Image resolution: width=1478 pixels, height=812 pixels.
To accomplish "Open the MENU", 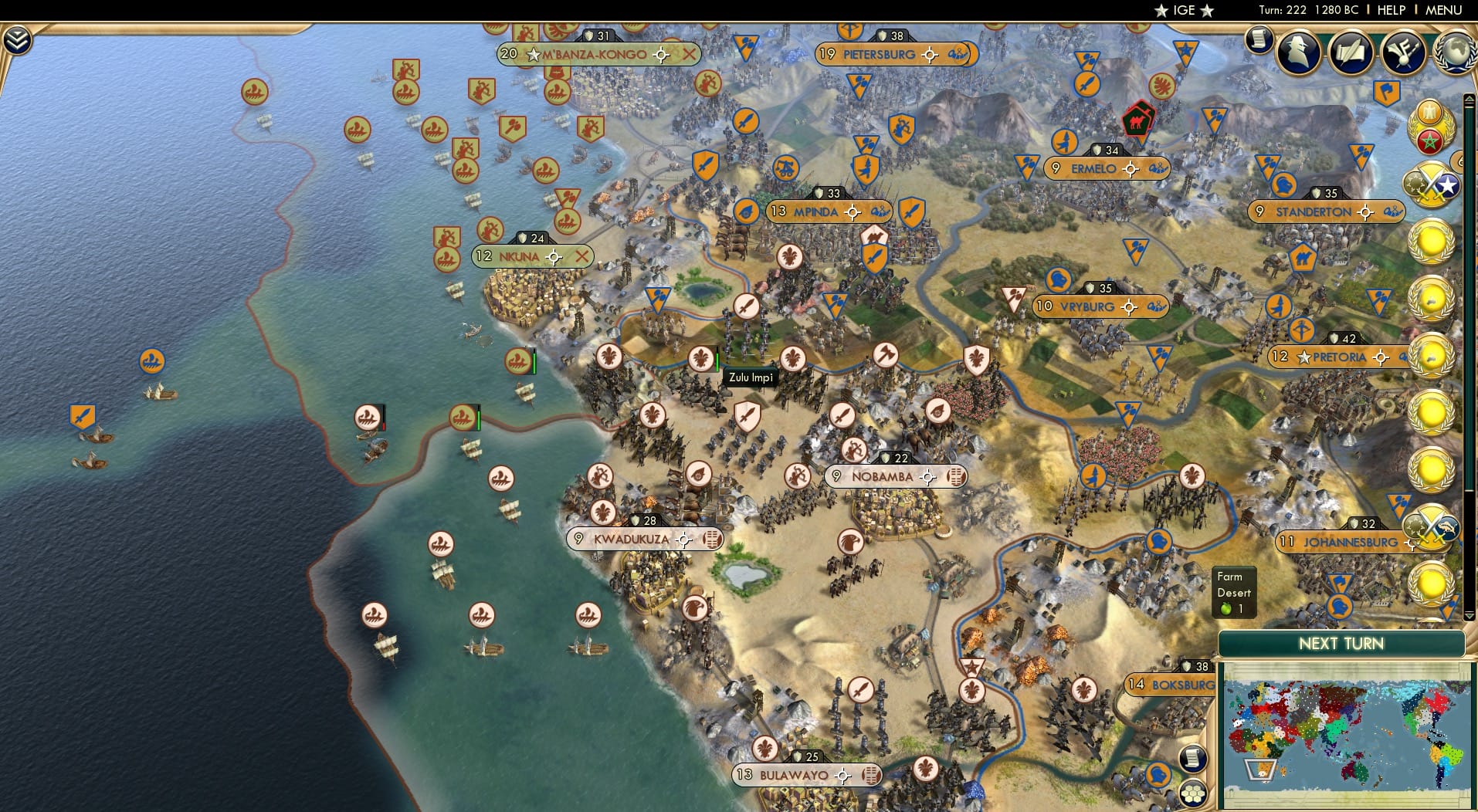I will 1446,10.
